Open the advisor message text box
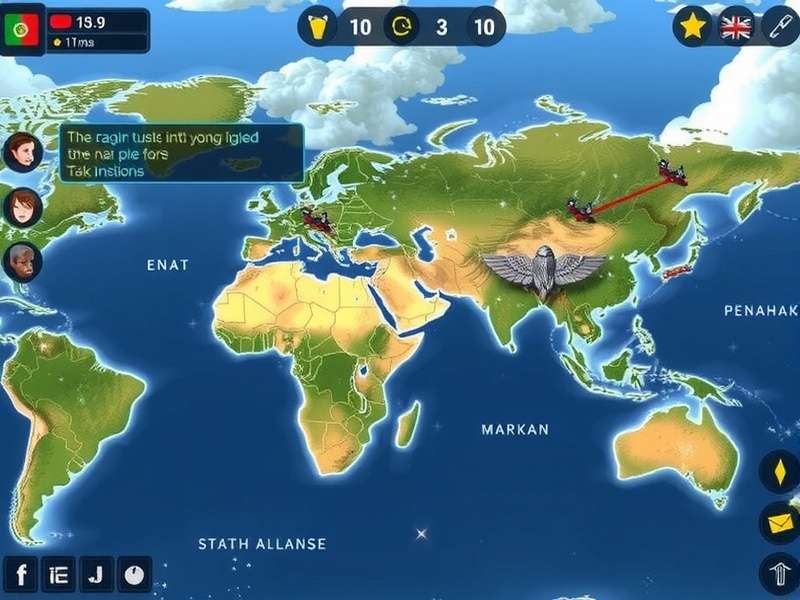 pos(182,153)
